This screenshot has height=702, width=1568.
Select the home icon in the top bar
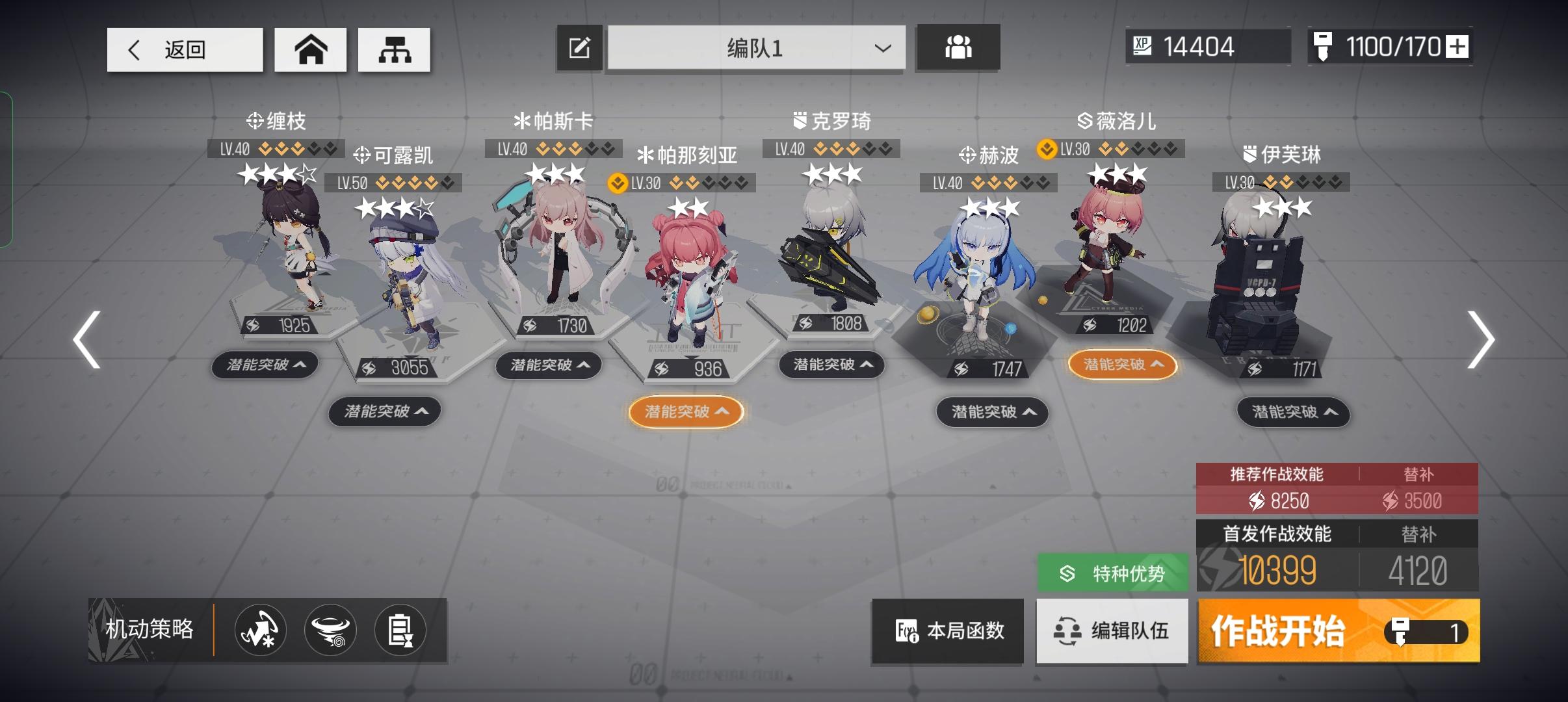coord(311,49)
